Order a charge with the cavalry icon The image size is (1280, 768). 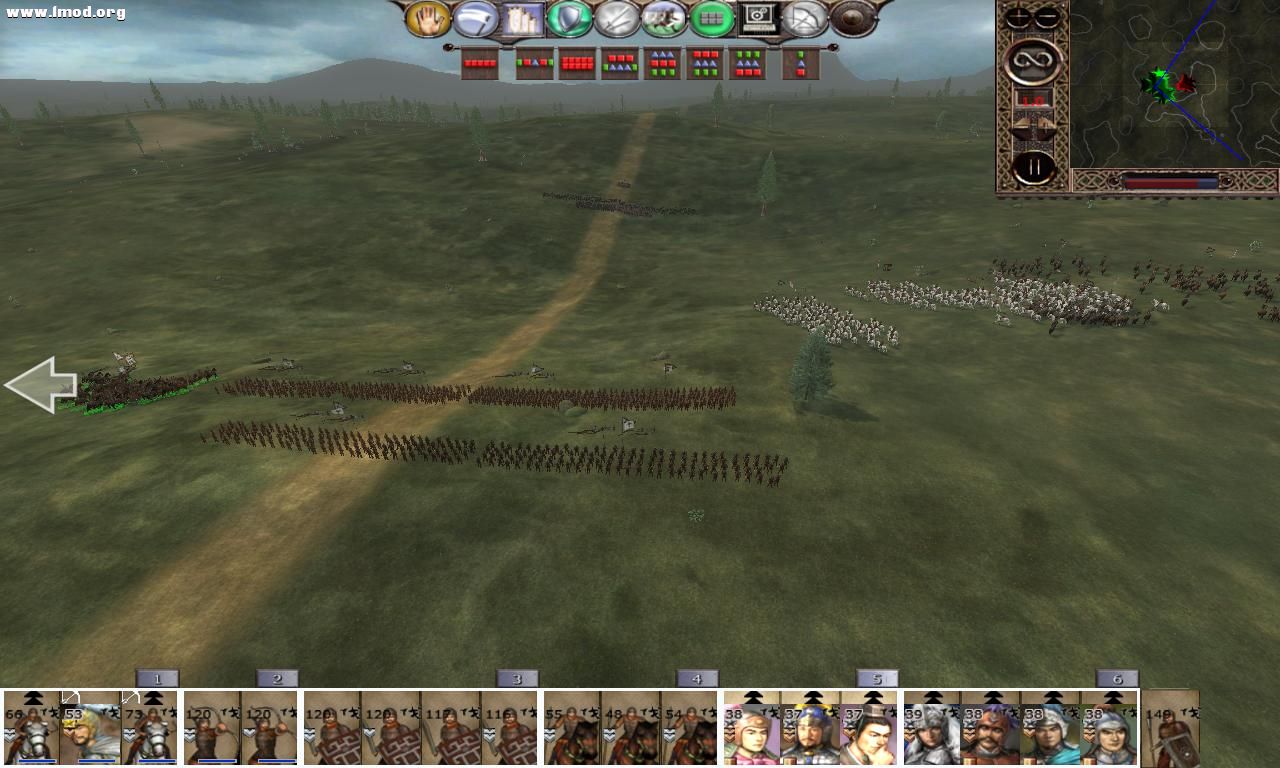point(665,18)
